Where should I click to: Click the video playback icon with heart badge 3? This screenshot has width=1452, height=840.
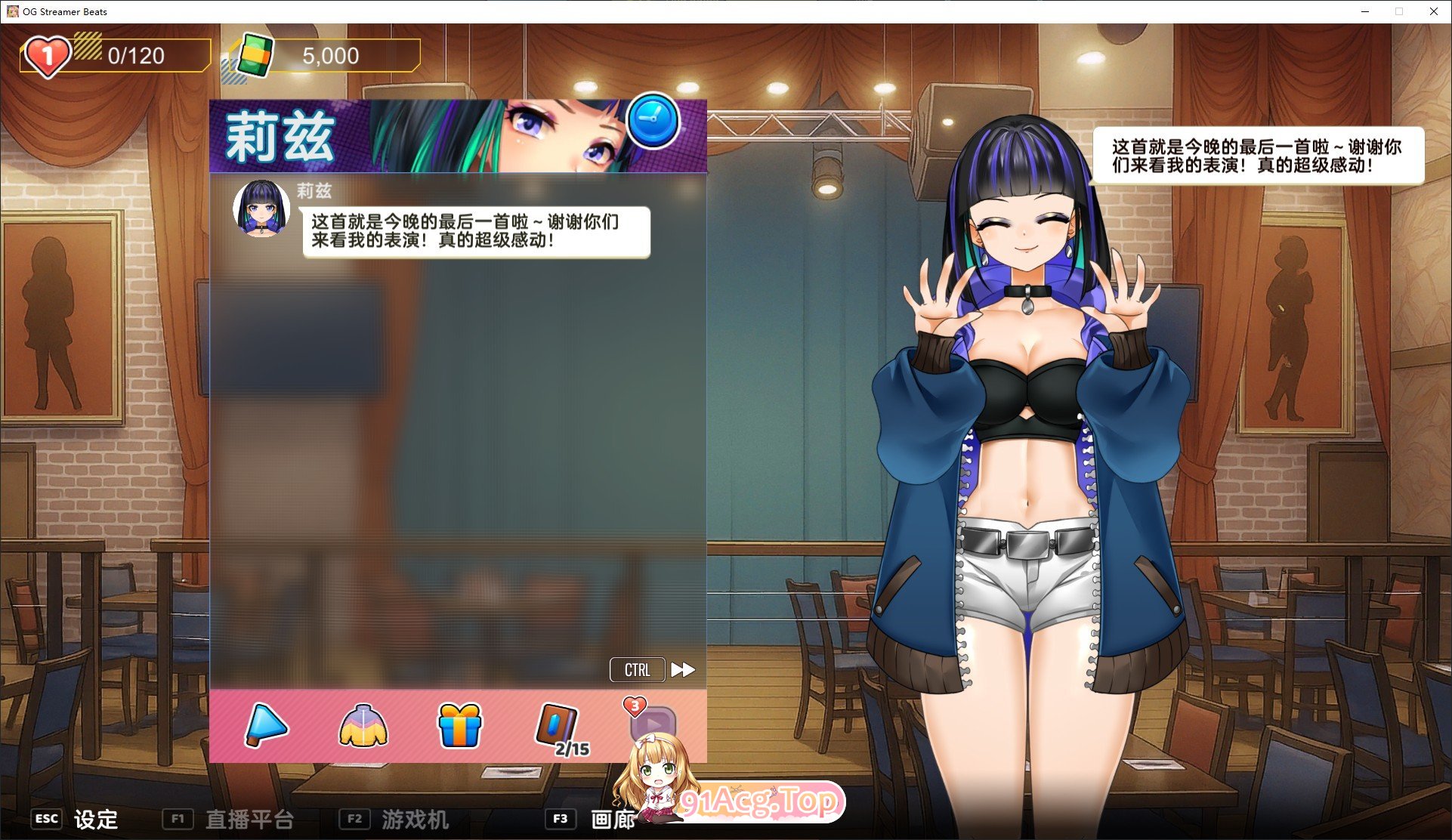(x=656, y=727)
